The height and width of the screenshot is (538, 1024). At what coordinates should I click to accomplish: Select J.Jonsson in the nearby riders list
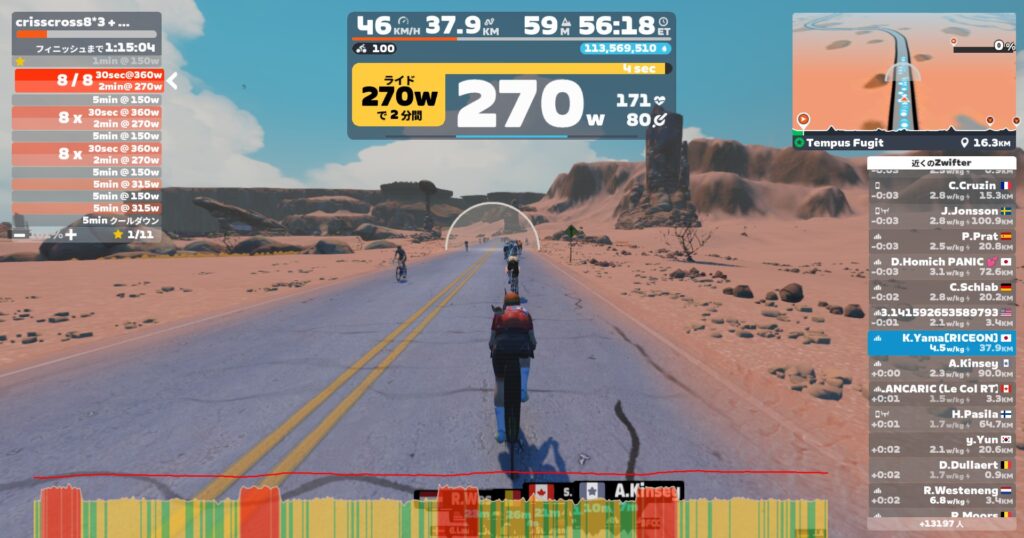(942, 216)
